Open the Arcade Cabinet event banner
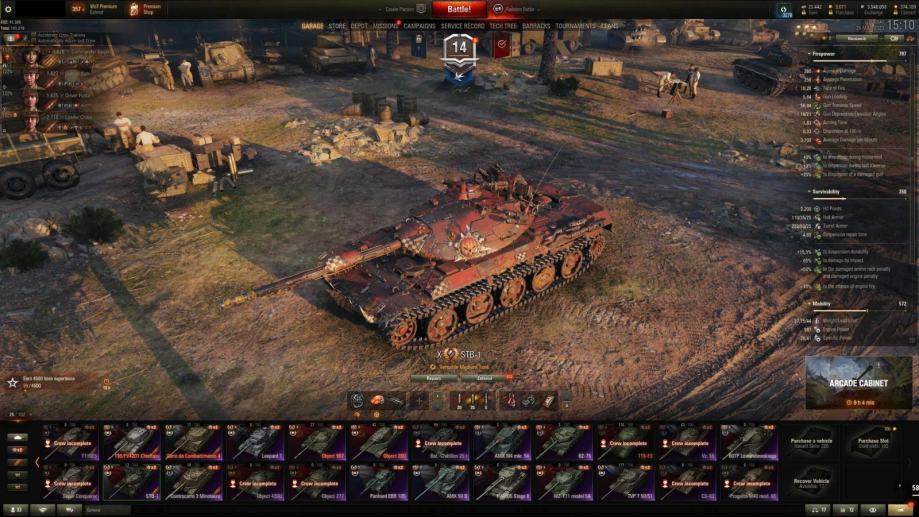919x517 pixels. 858,382
